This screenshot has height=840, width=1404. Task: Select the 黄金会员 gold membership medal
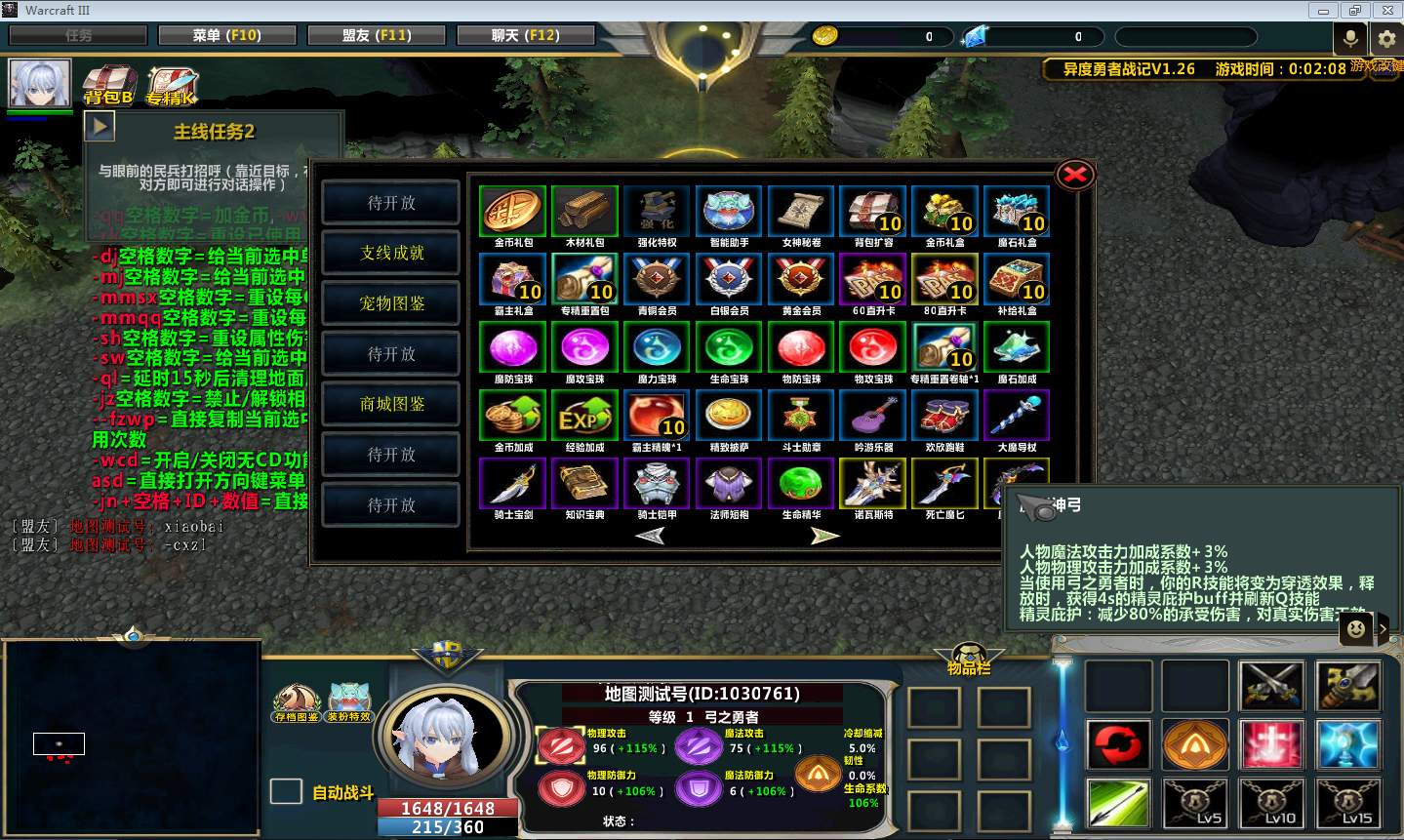tap(801, 279)
